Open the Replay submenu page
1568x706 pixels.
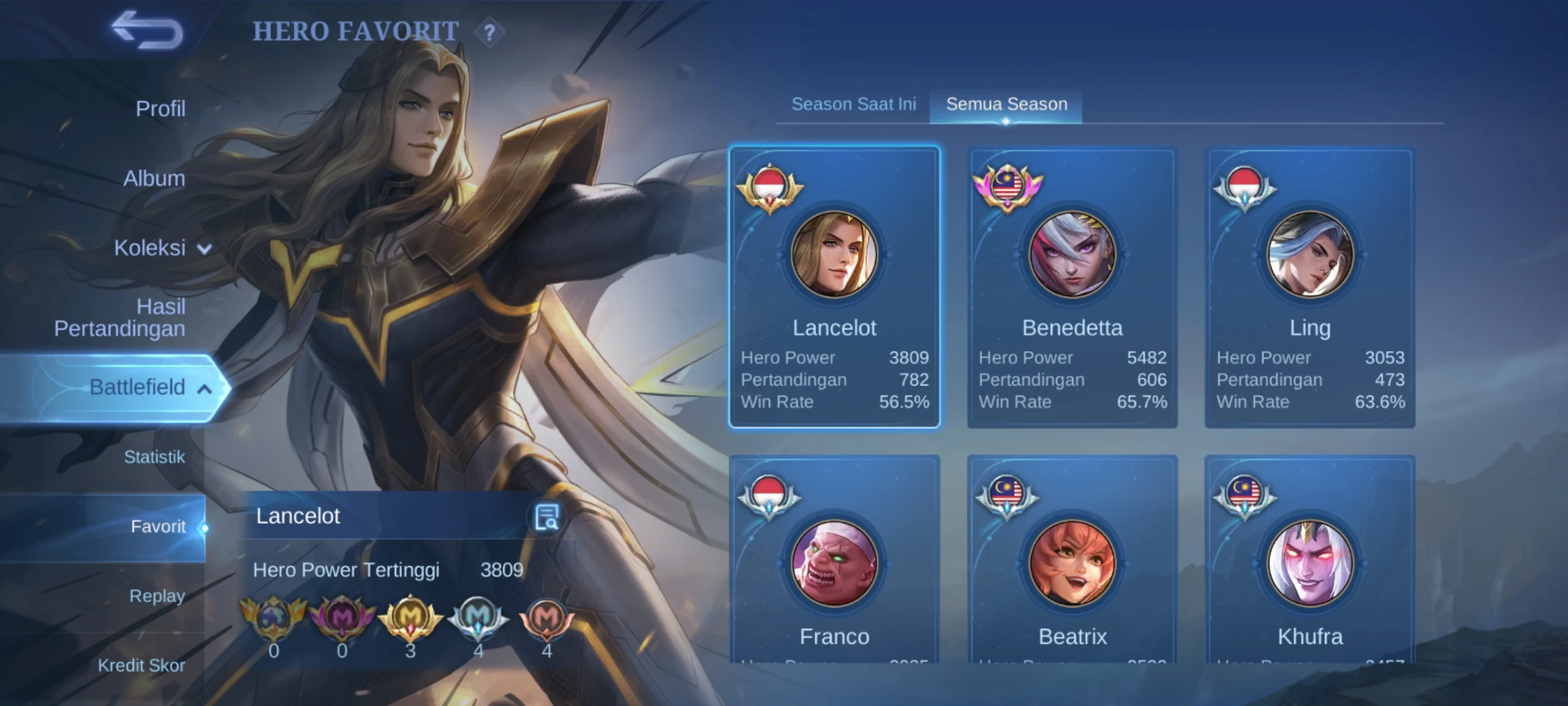pos(157,596)
